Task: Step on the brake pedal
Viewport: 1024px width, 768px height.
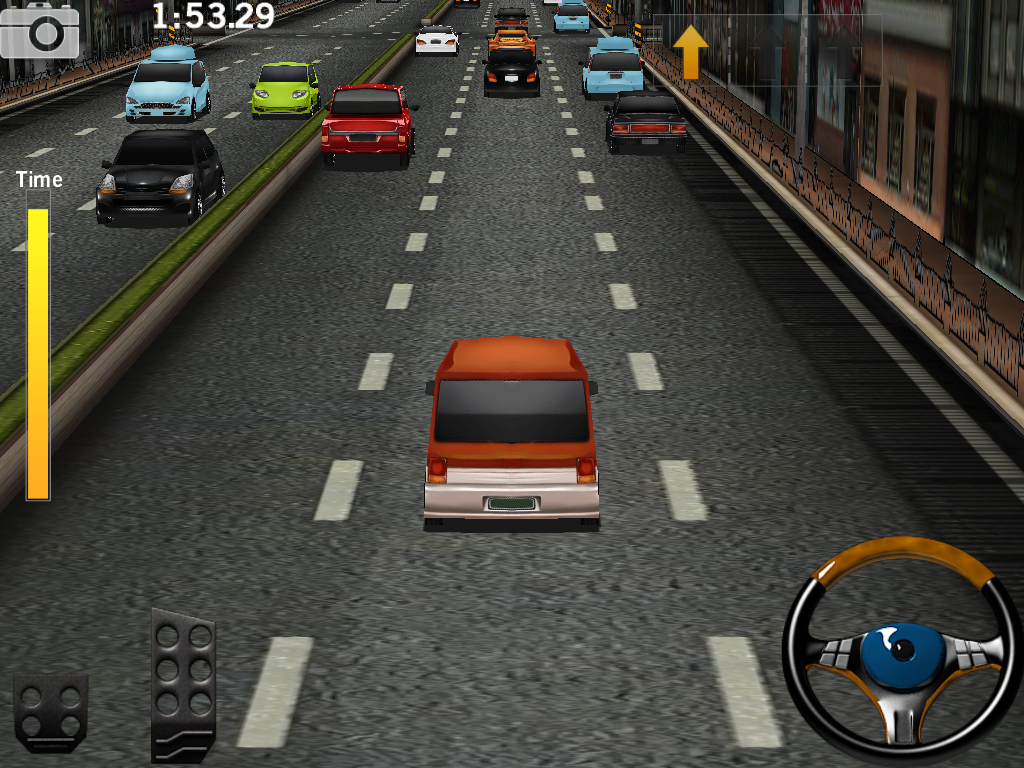Action: [50, 712]
